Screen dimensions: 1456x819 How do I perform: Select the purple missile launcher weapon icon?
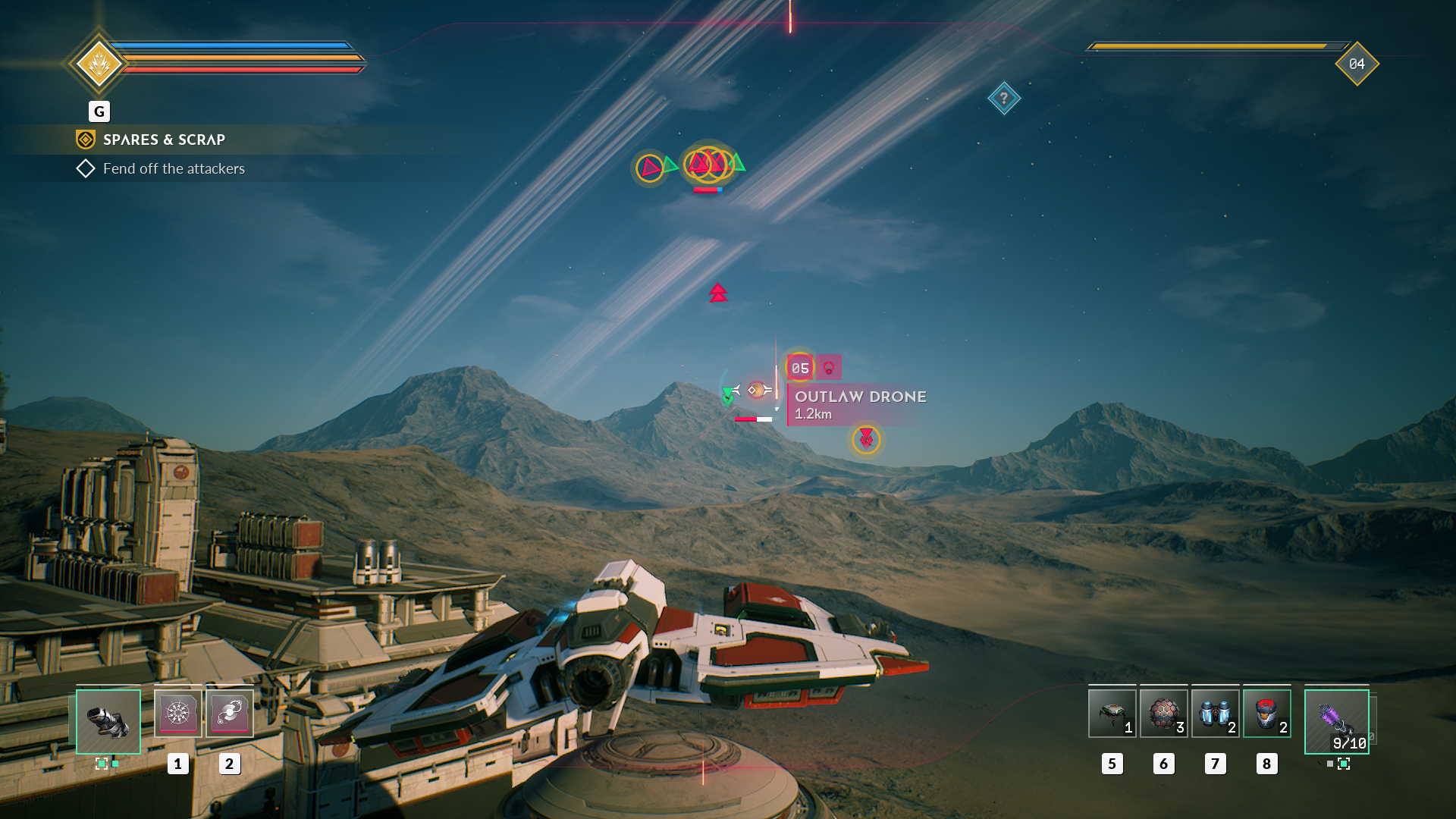coord(1336,720)
